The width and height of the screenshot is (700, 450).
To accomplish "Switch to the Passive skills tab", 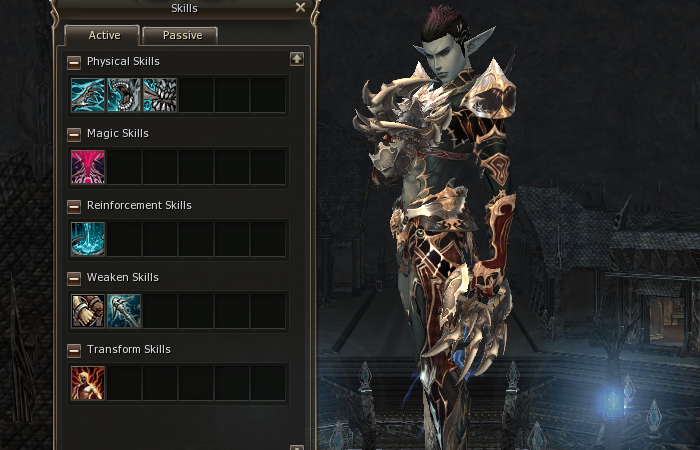I will pos(180,36).
